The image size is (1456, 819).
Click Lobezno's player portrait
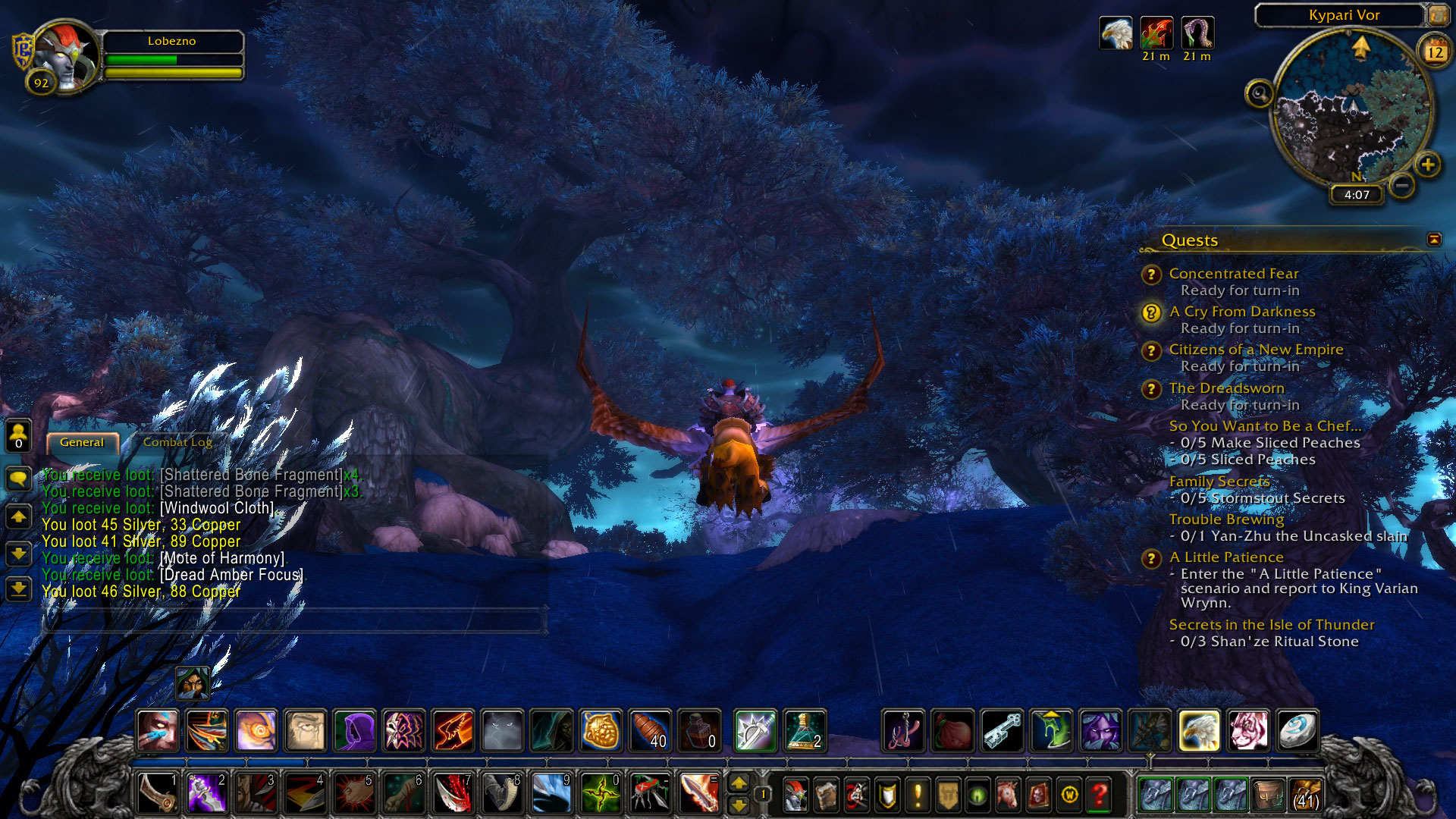point(66,55)
